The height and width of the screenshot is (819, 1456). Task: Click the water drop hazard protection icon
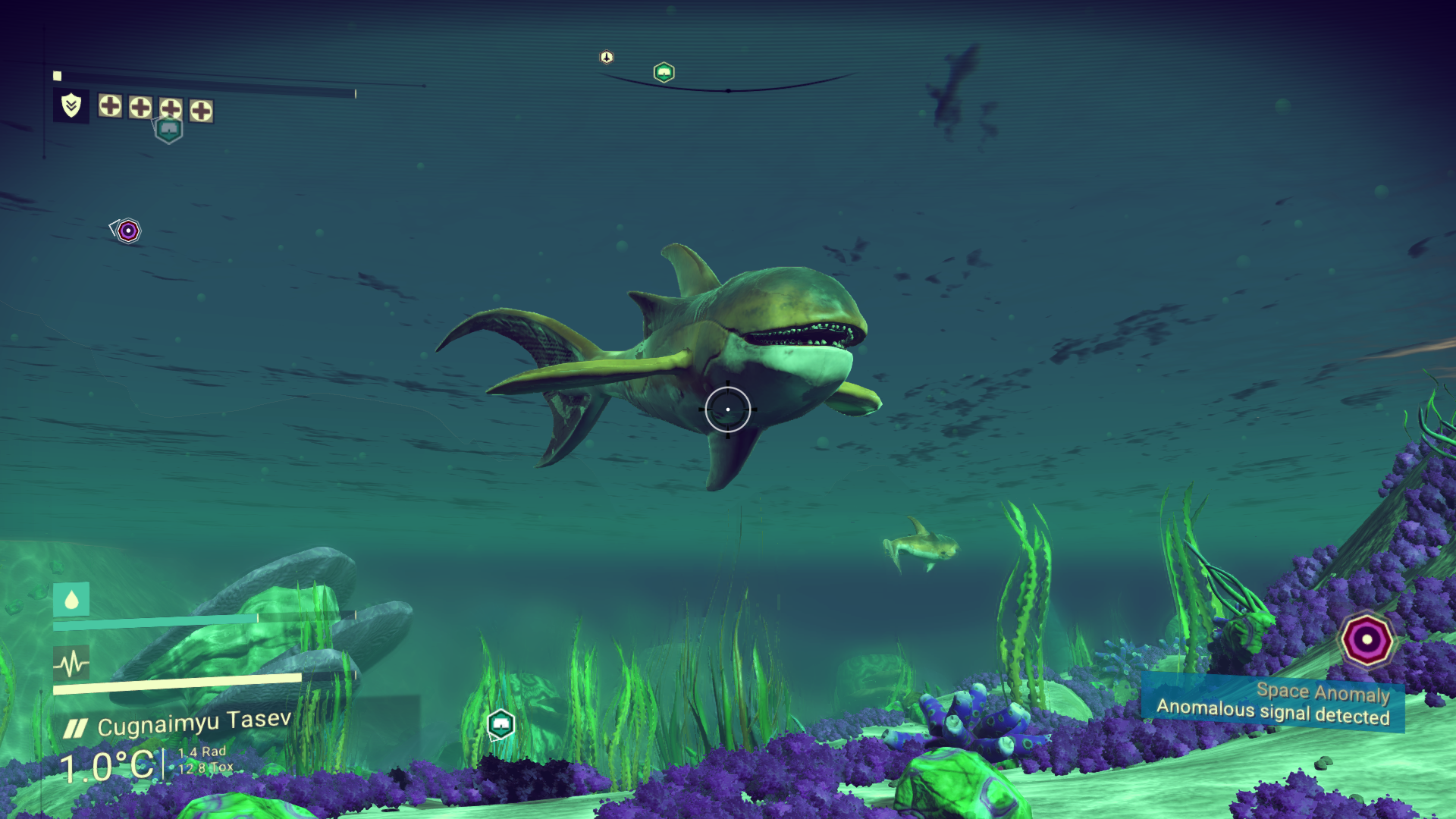click(71, 600)
